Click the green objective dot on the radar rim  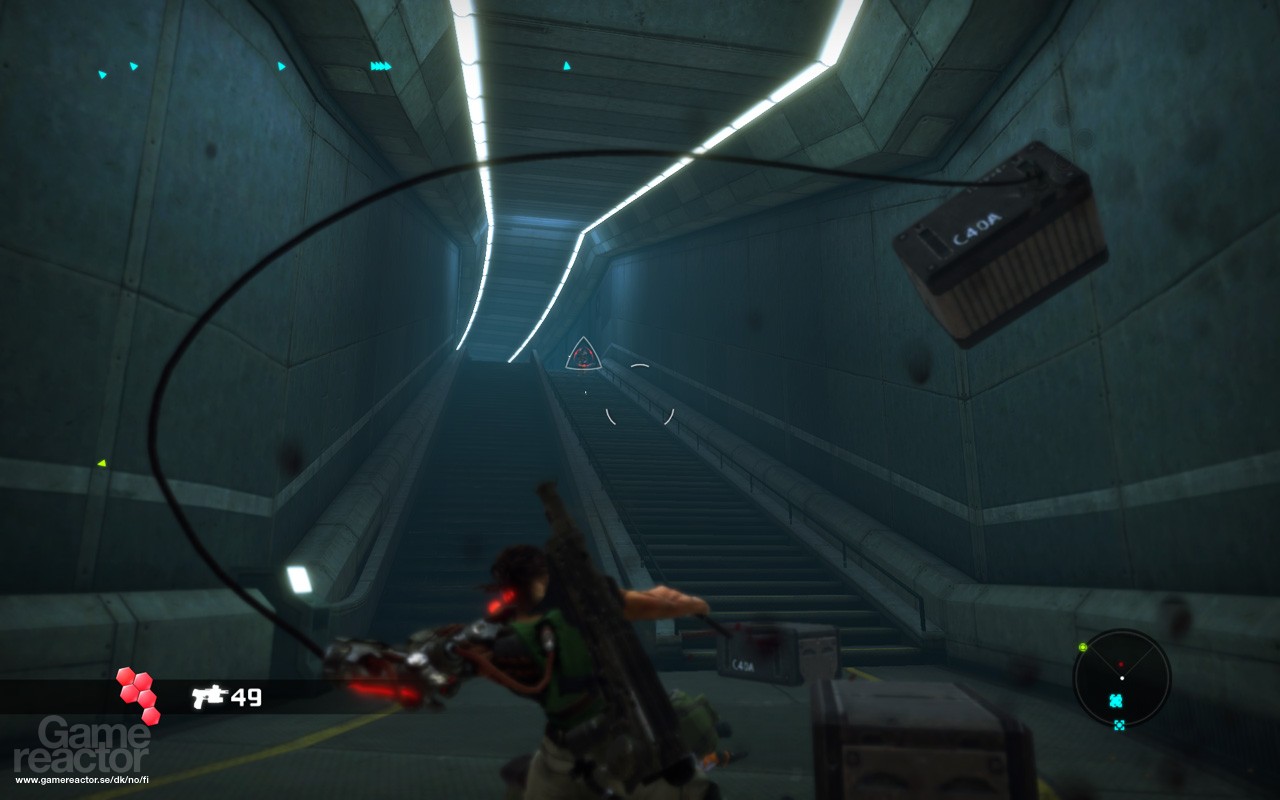coord(1082,647)
